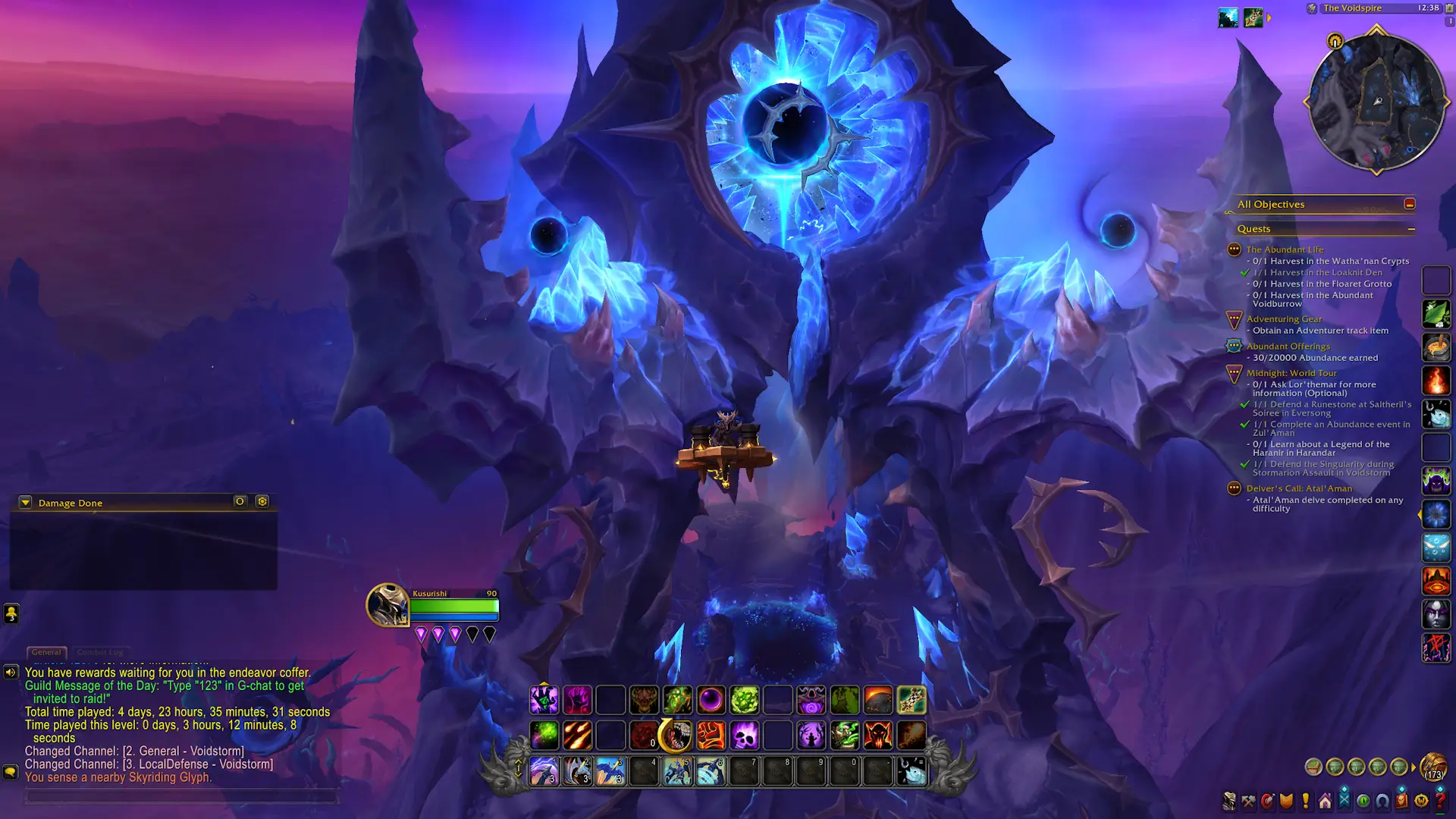Click Kusurishi's green health bar
The image size is (1456, 819).
pyautogui.click(x=455, y=607)
